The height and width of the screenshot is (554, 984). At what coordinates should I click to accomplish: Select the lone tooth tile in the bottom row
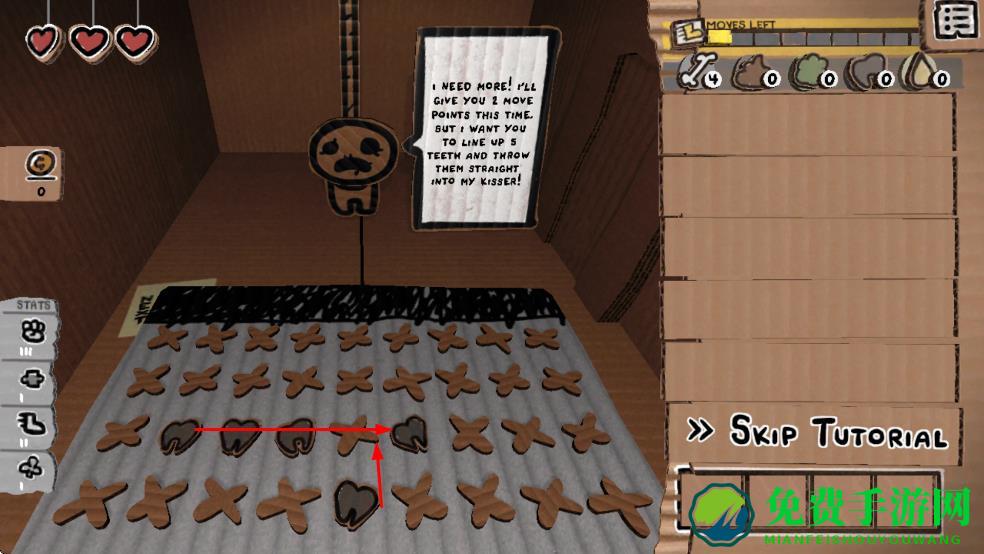[x=356, y=497]
